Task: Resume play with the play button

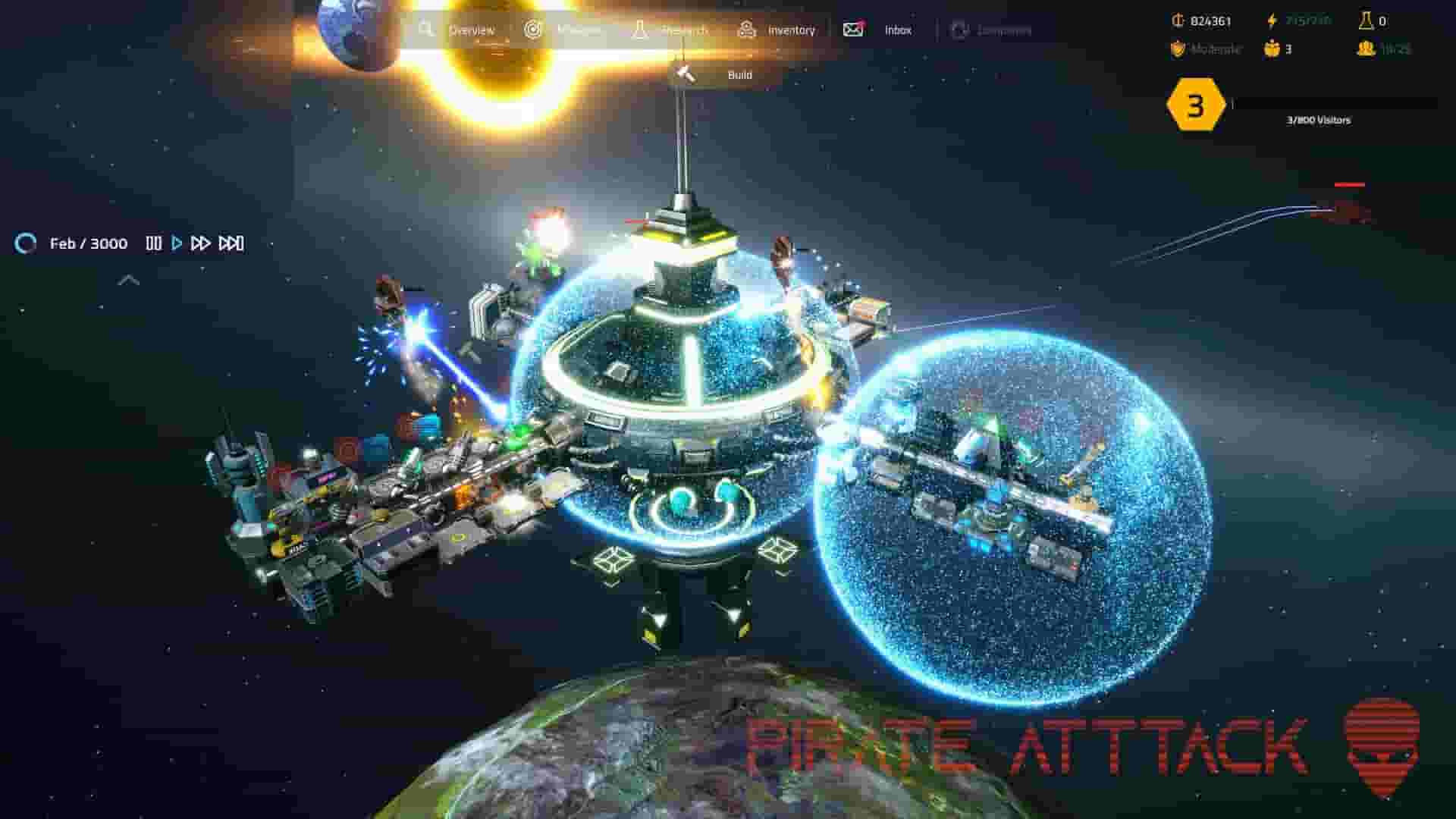Action: tap(177, 243)
